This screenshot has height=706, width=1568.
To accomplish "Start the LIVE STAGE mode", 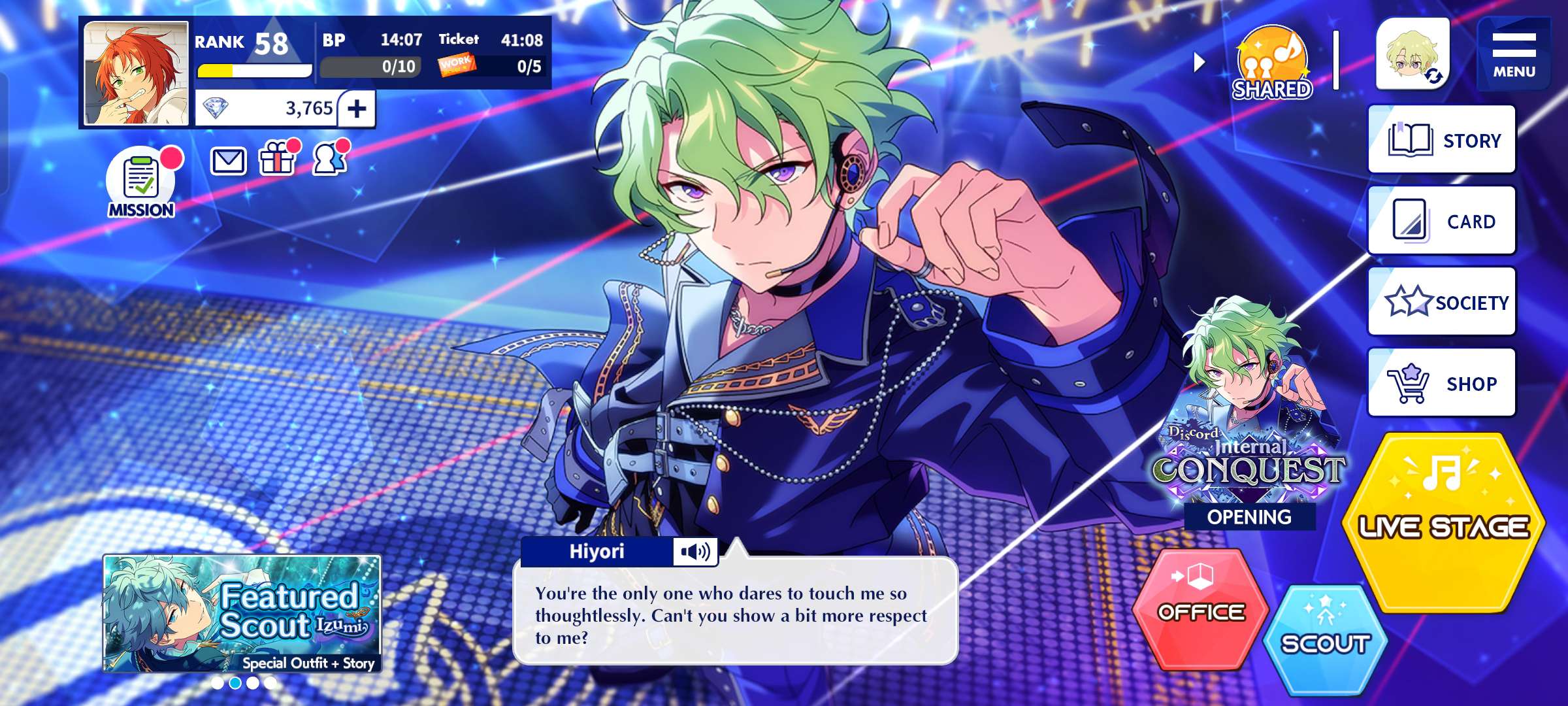I will tap(1443, 523).
